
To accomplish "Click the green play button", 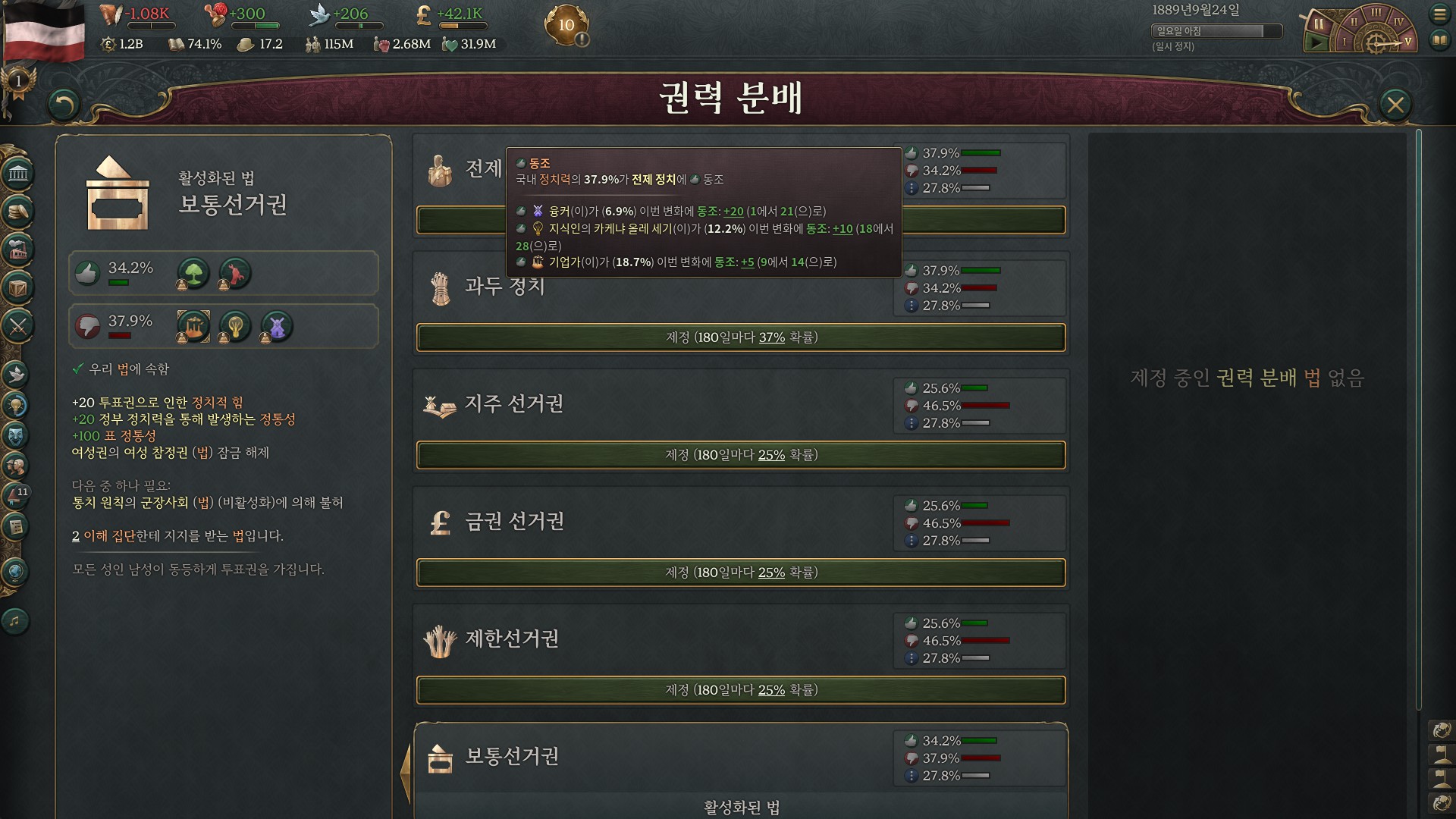I will tap(1317, 42).
